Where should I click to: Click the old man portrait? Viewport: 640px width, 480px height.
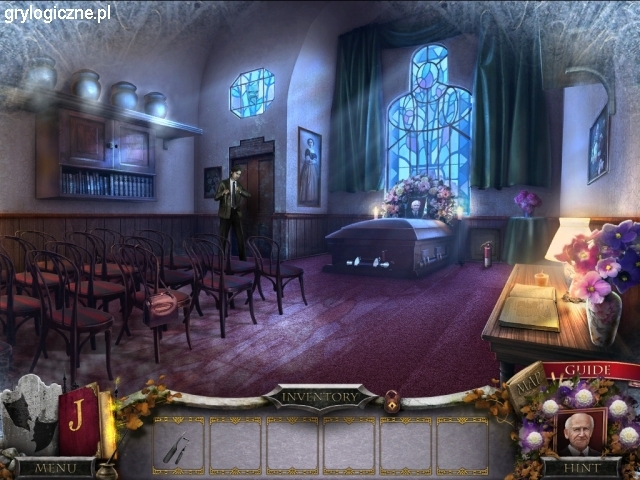[x=580, y=432]
